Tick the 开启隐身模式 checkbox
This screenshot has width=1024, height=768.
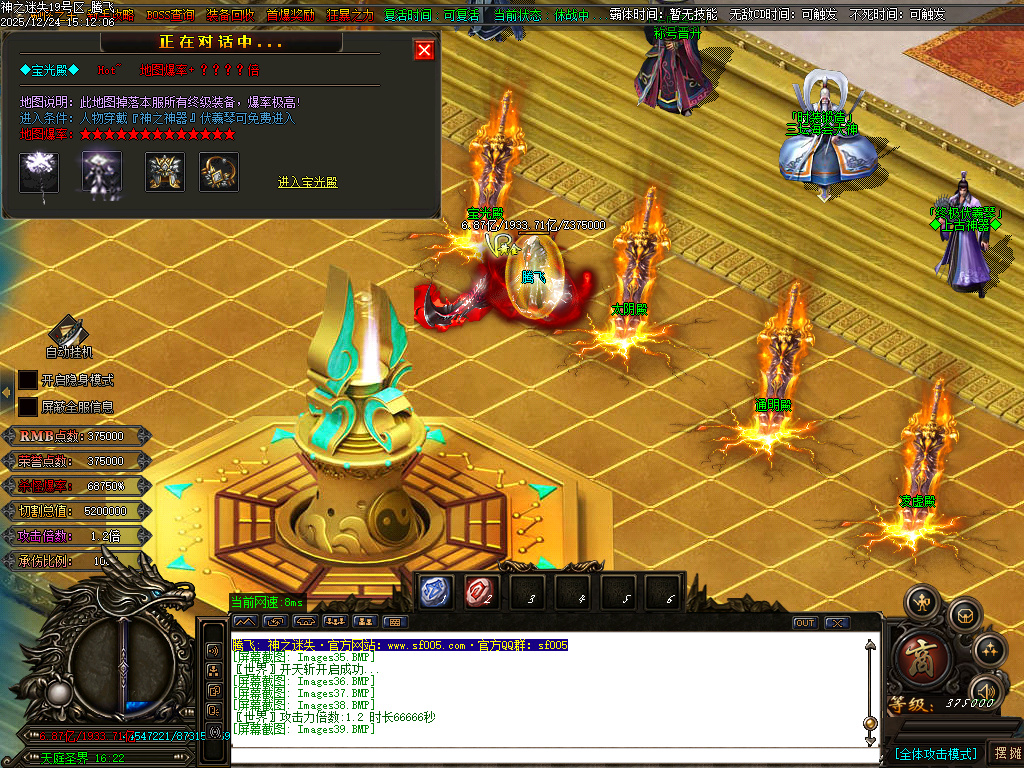[28, 380]
